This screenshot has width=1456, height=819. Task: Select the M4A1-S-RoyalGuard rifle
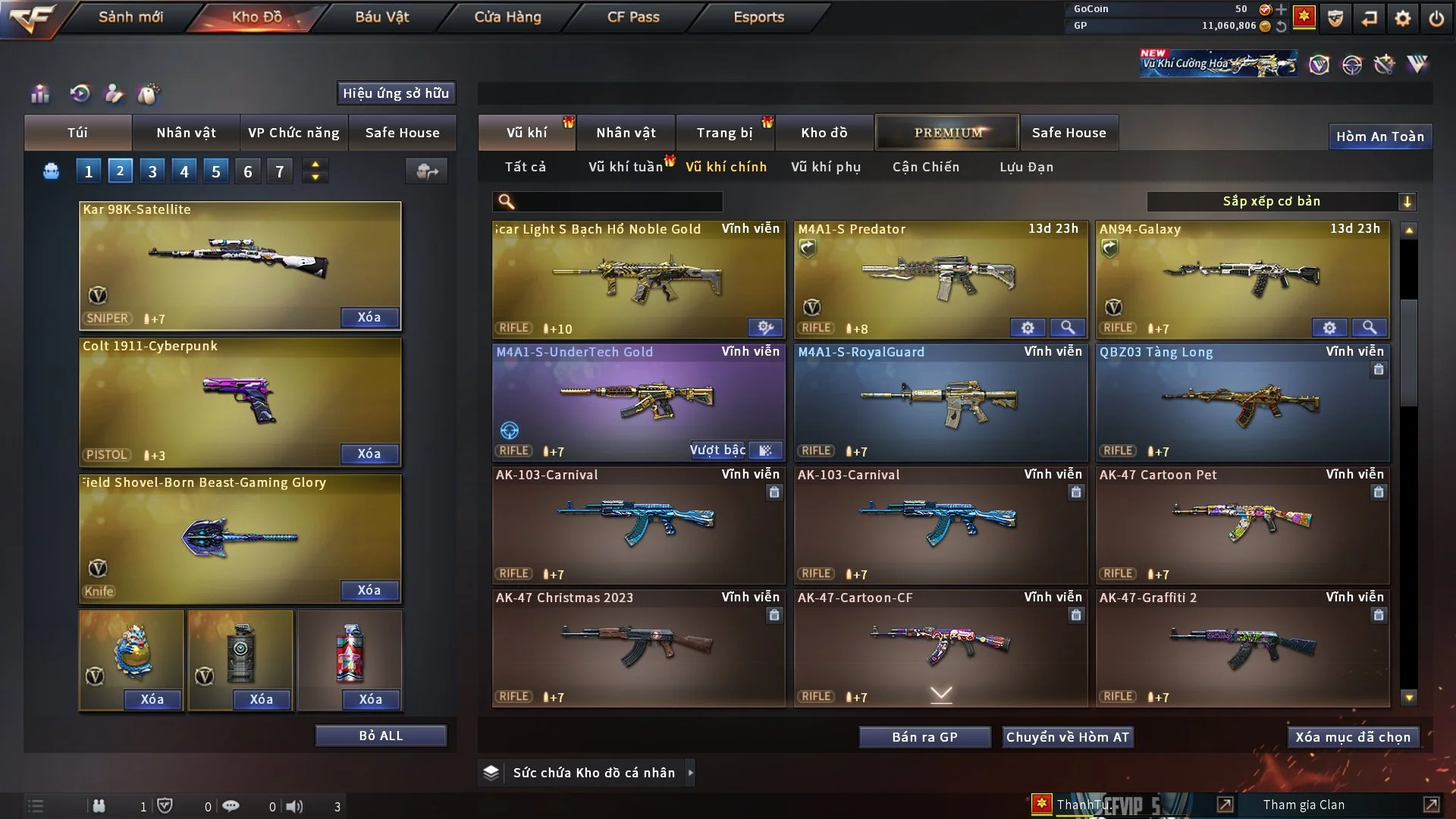(x=940, y=403)
